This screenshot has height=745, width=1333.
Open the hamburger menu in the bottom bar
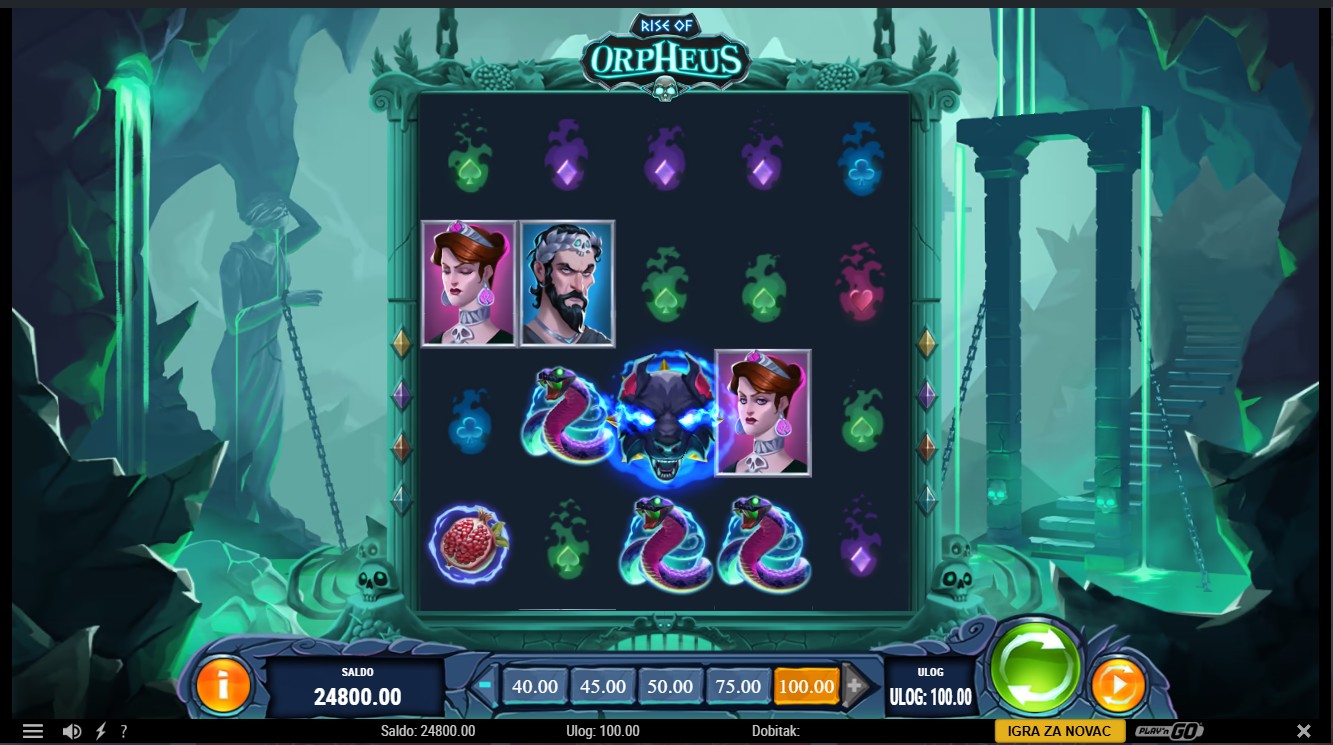tap(33, 731)
